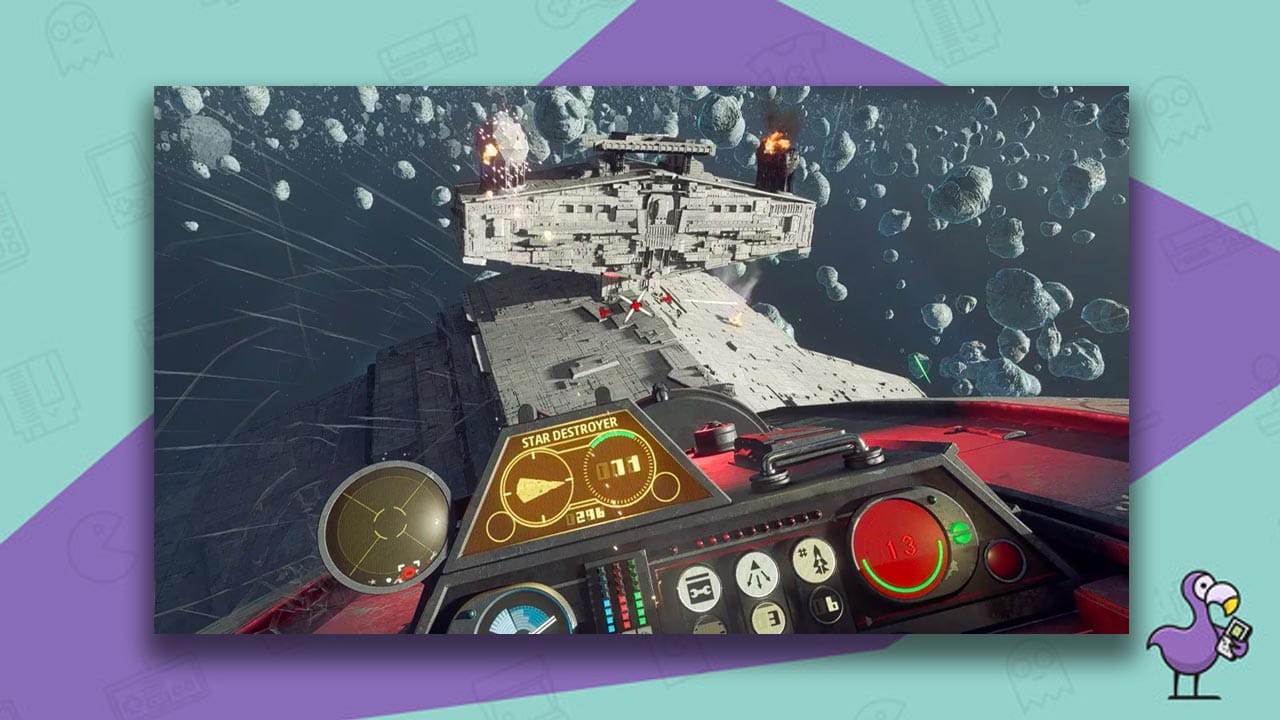
Task: Click the three-arrow spread indicator dial
Action: 757,575
